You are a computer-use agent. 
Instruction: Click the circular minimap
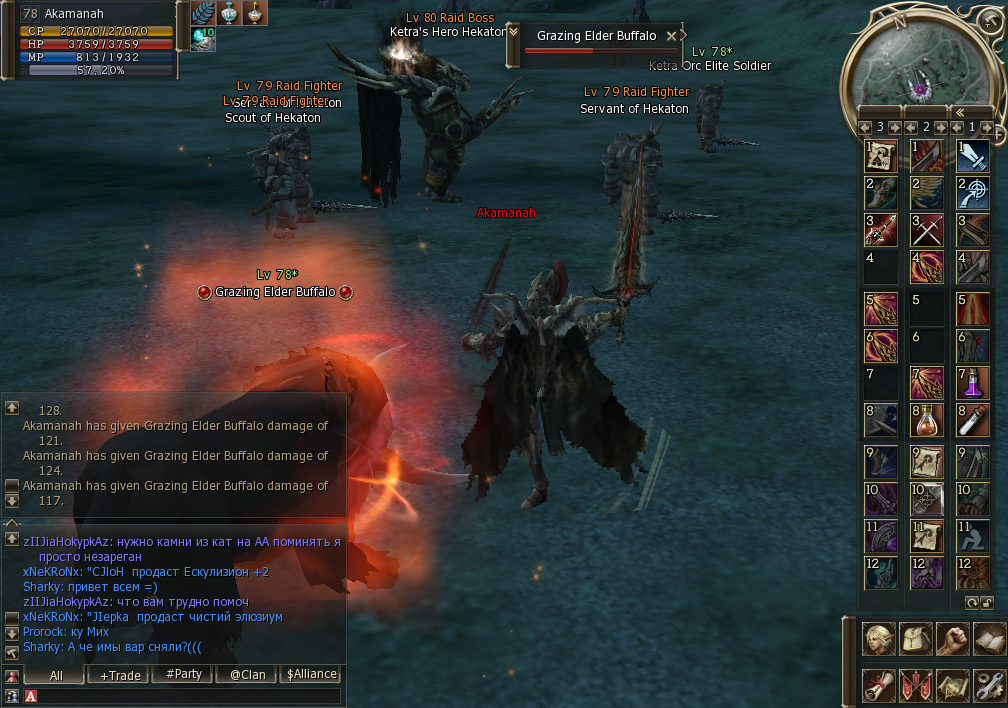919,60
